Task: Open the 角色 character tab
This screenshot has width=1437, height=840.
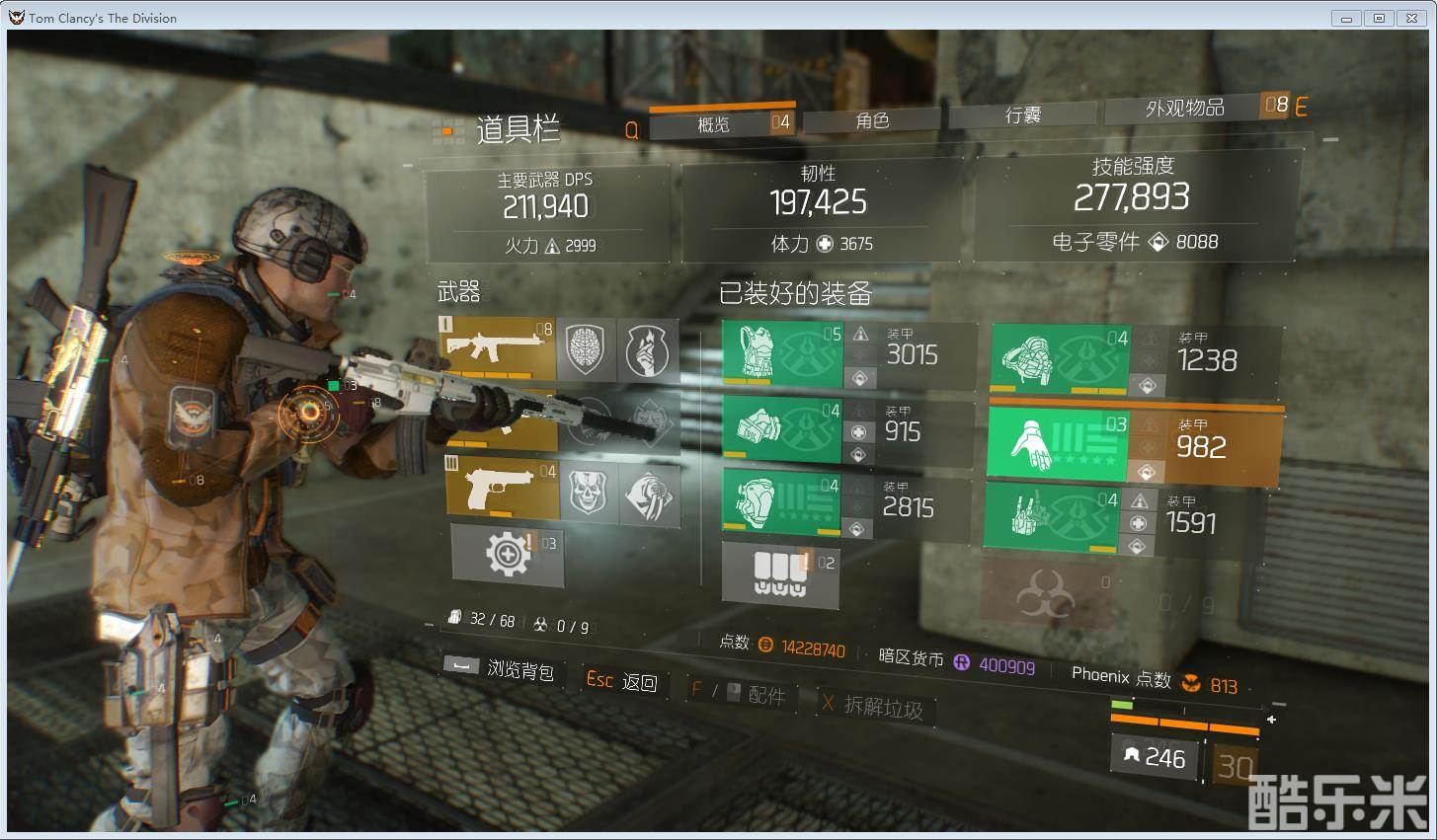Action: pyautogui.click(x=873, y=120)
